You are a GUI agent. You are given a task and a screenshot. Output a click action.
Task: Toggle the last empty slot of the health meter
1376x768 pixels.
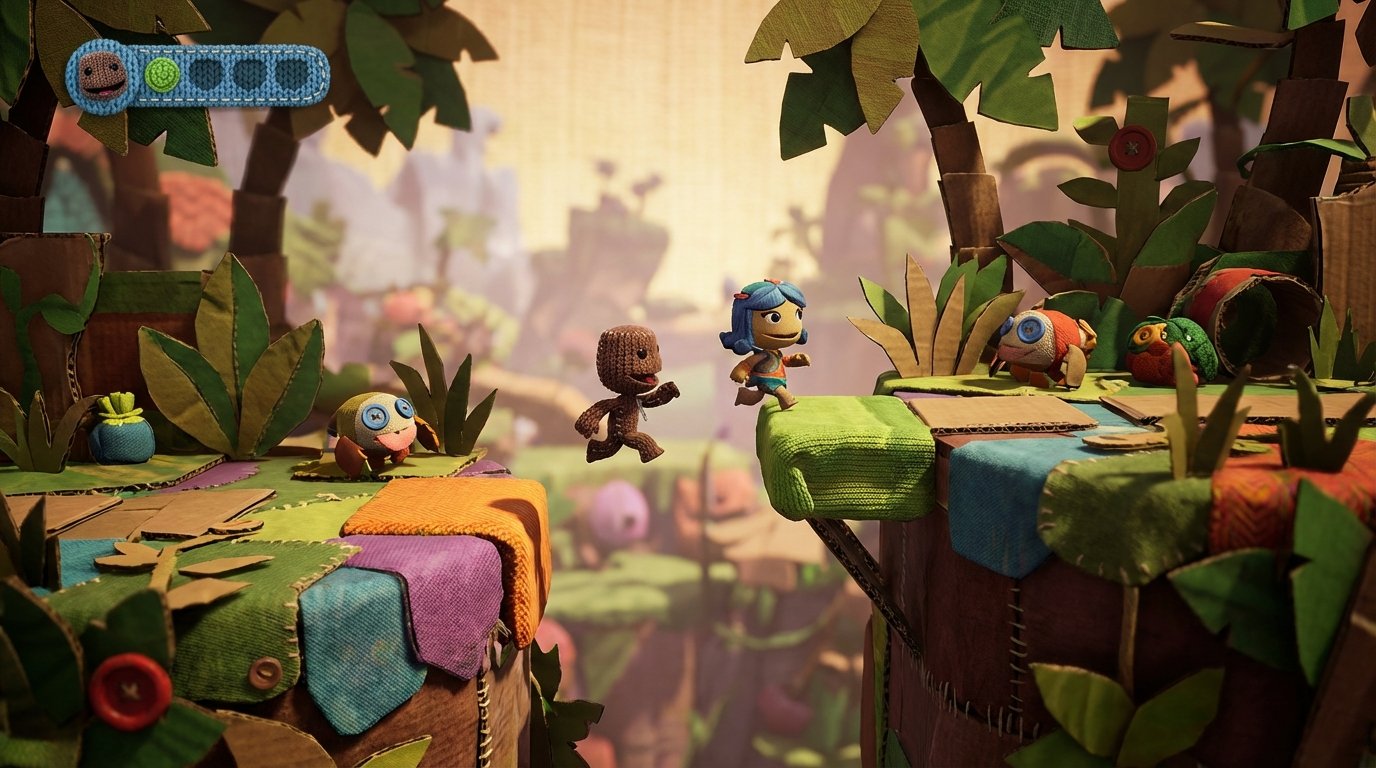point(292,75)
